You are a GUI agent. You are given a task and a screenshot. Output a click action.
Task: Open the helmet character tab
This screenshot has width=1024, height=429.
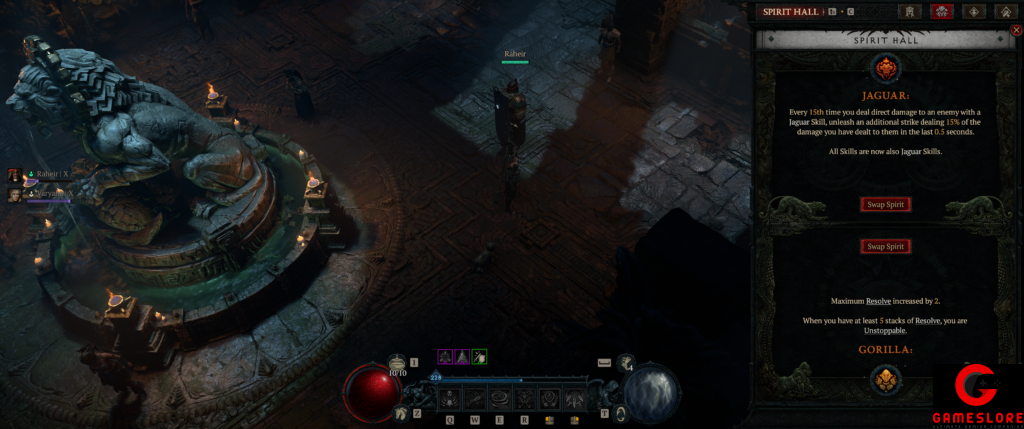(910, 12)
